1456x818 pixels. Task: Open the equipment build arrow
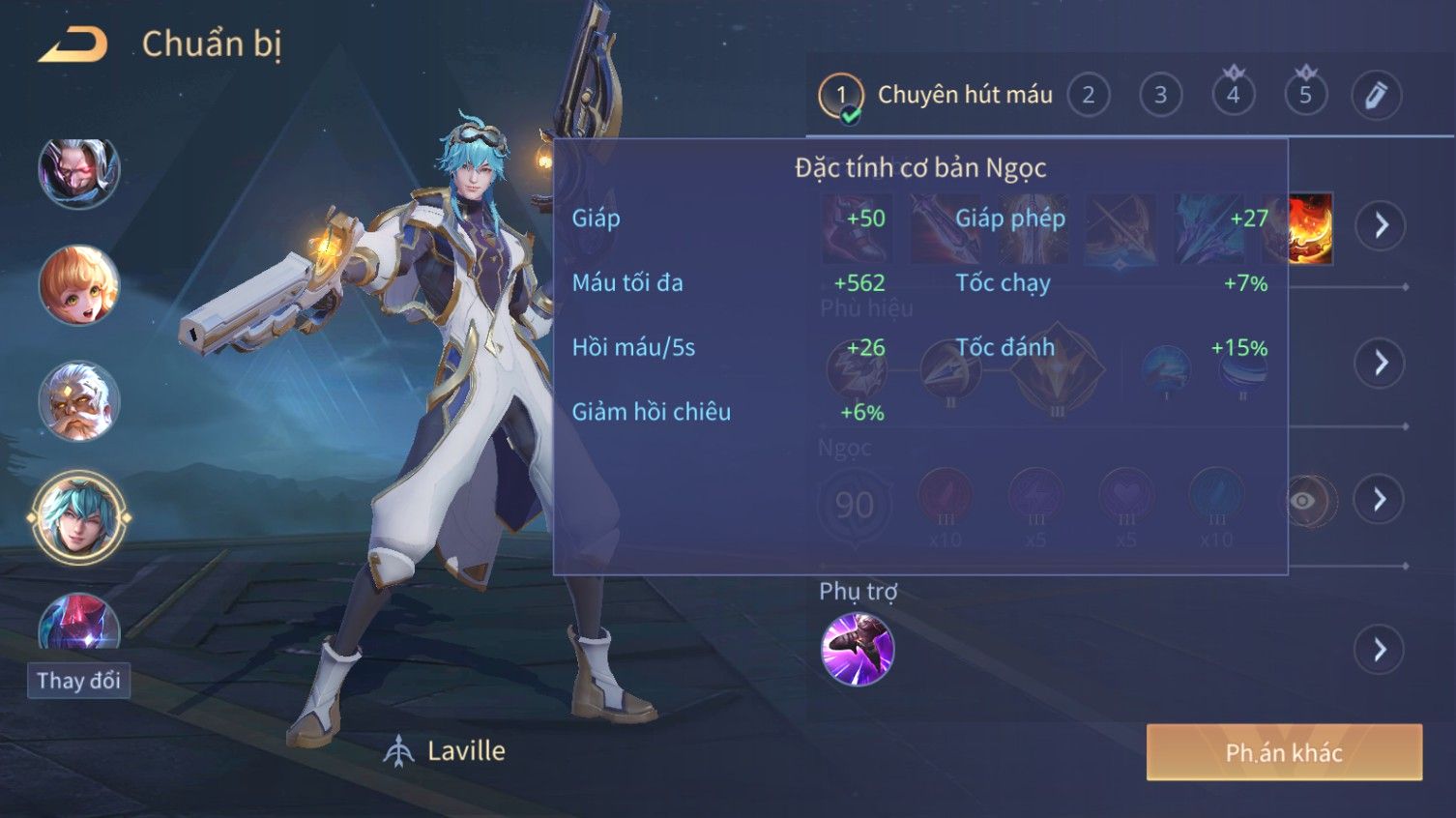pos(1380,226)
